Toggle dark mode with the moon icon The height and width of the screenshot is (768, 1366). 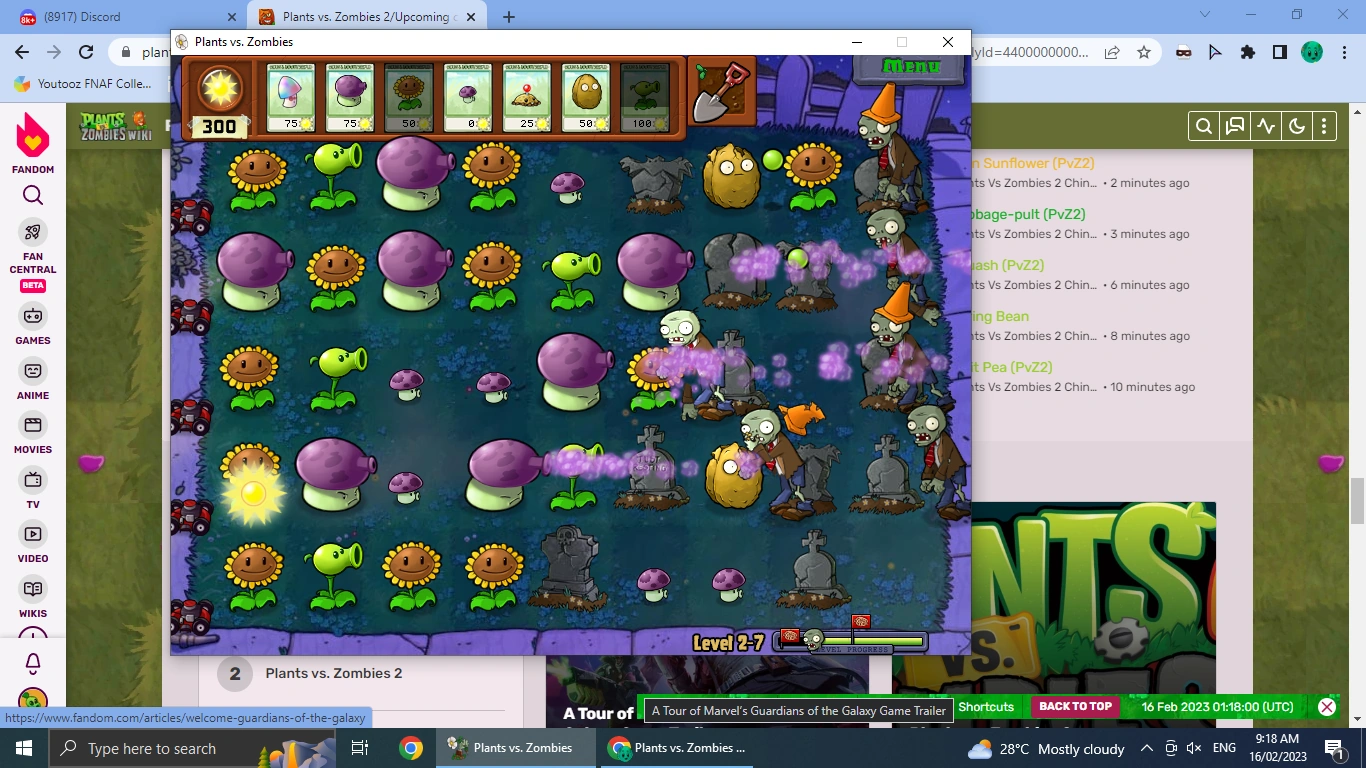click(1297, 126)
